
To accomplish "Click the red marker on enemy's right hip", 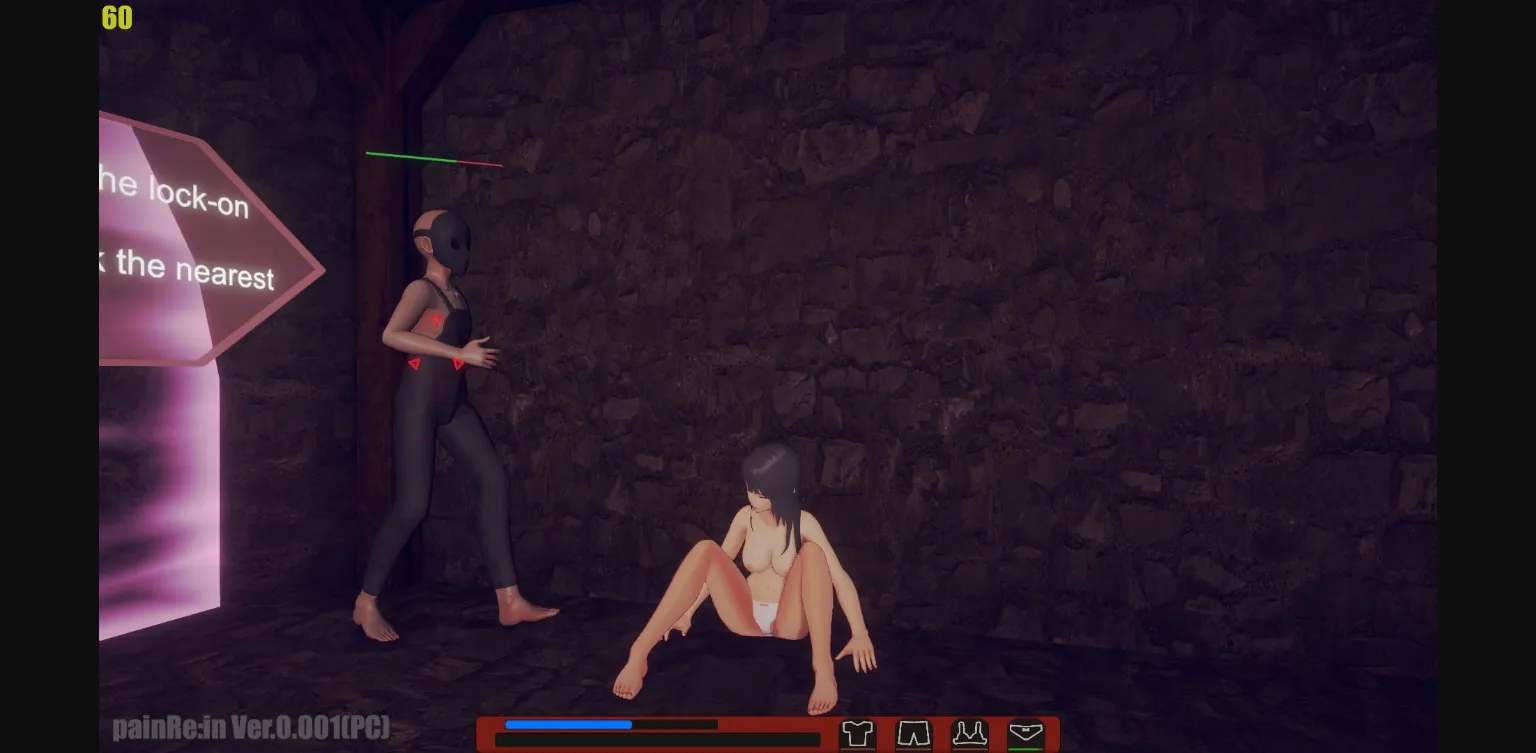I will pyautogui.click(x=458, y=364).
